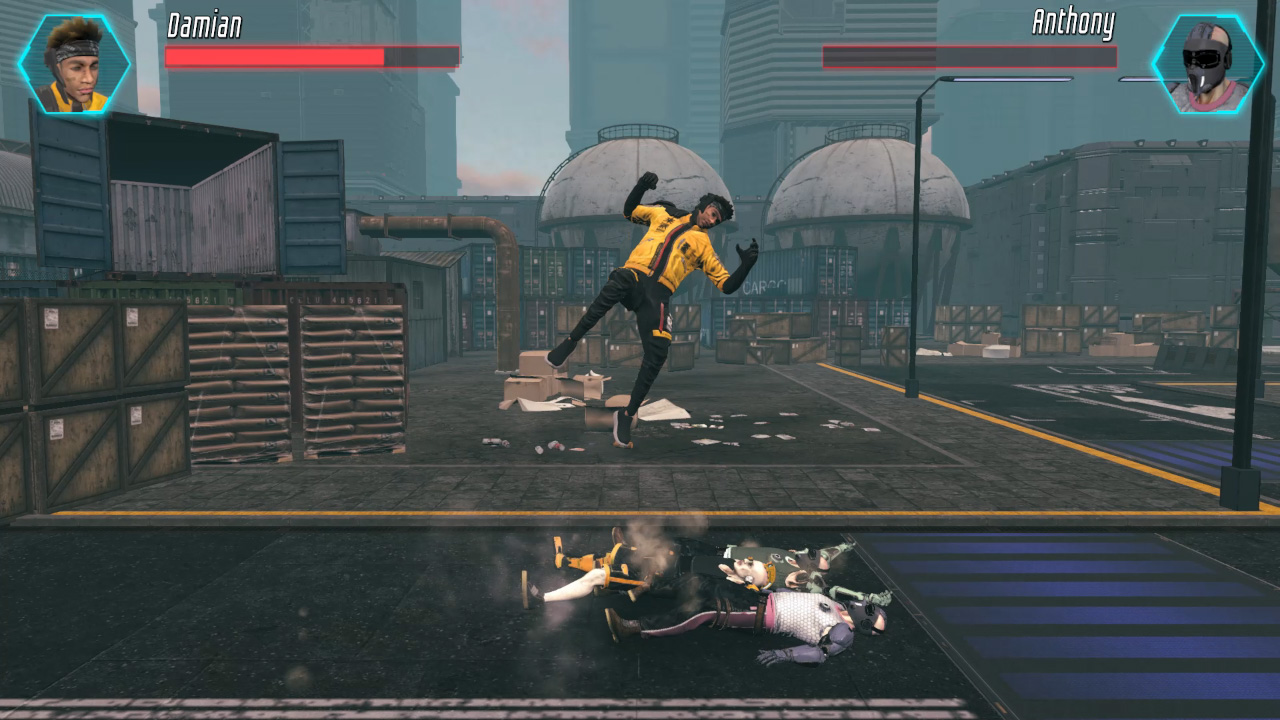This screenshot has height=720, width=1280.
Task: Click Damian's hexagonal character portrait
Action: click(72, 63)
